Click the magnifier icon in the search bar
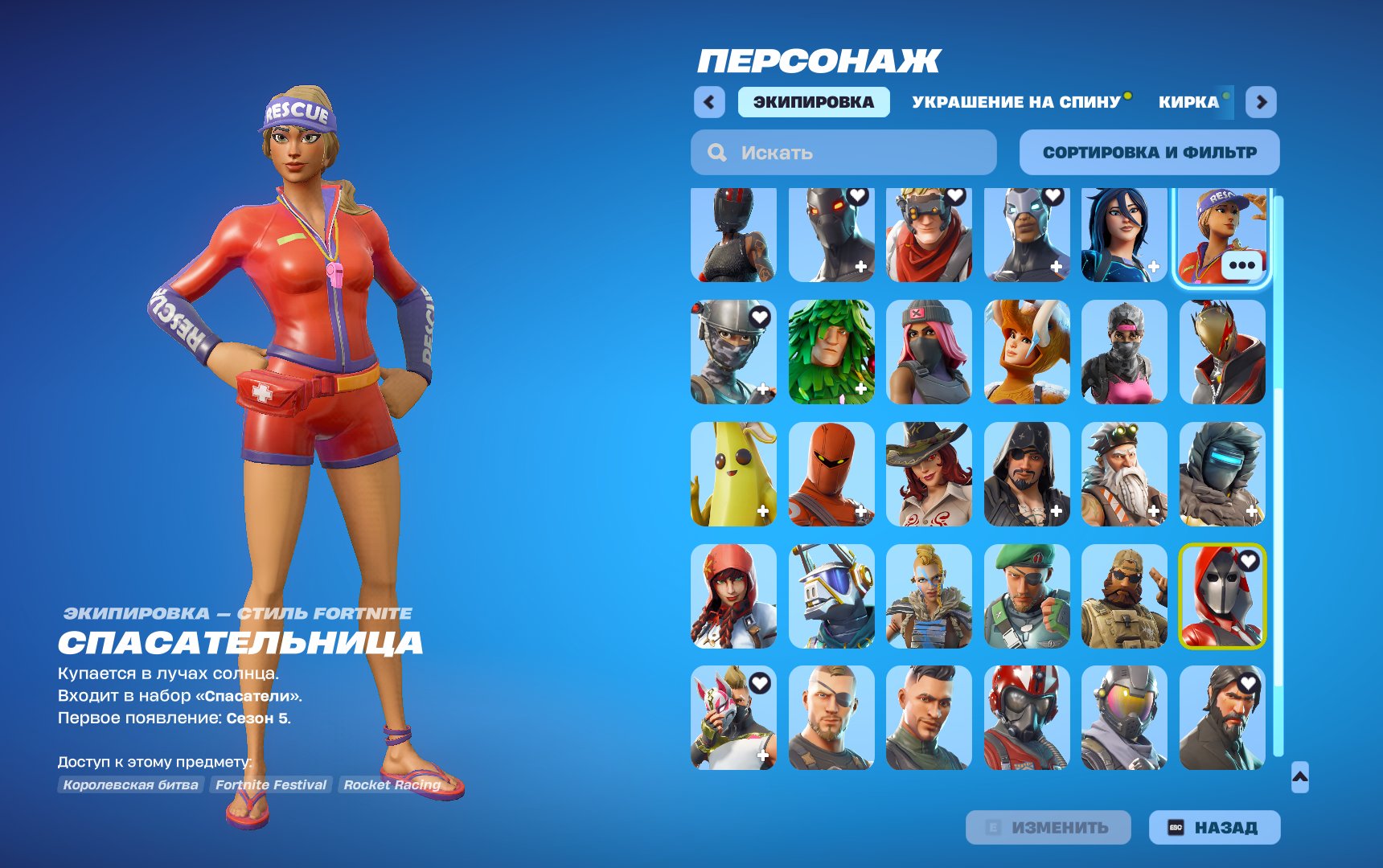Screen dimensions: 1383x868 point(716,153)
